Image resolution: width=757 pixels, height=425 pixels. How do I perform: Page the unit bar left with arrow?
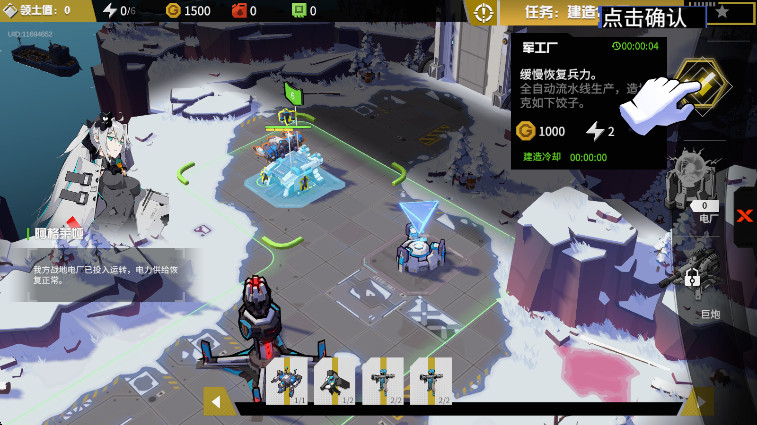(x=217, y=401)
